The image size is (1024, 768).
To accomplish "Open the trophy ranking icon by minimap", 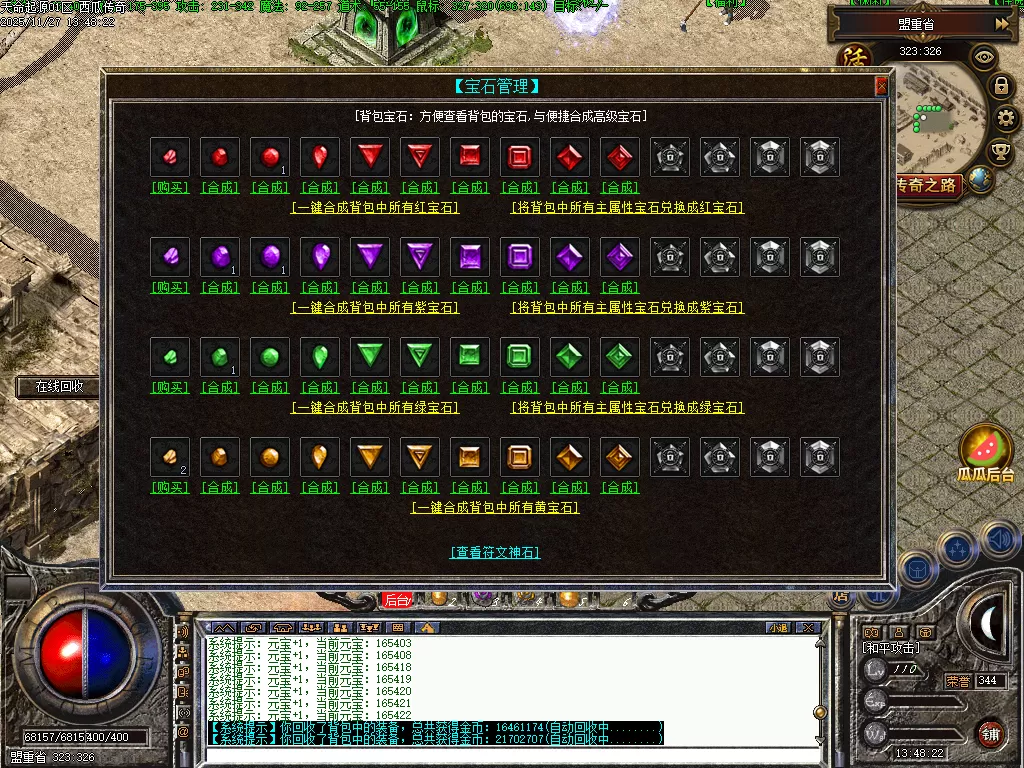I will coord(999,151).
